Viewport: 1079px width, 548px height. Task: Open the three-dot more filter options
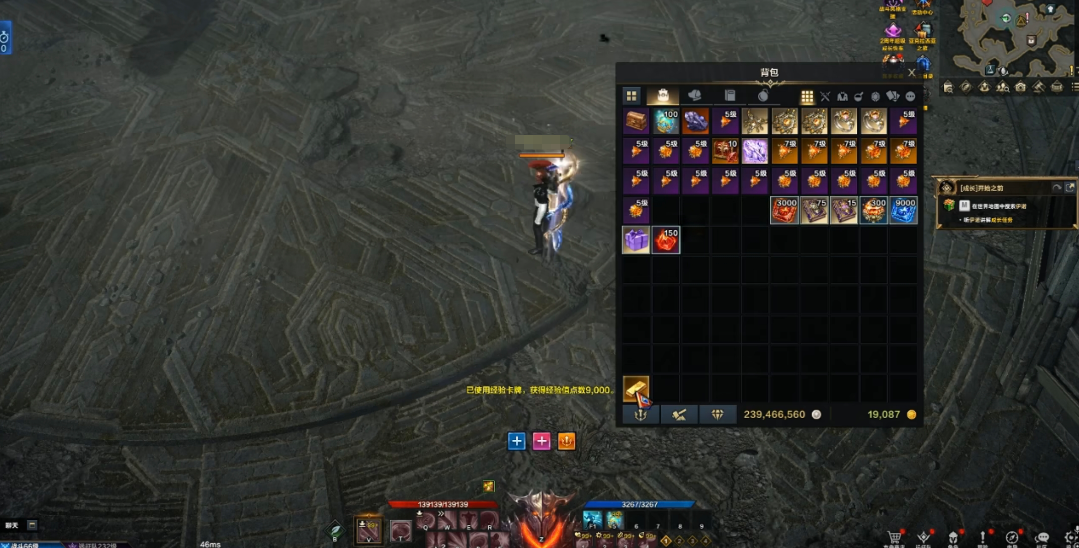click(x=910, y=97)
